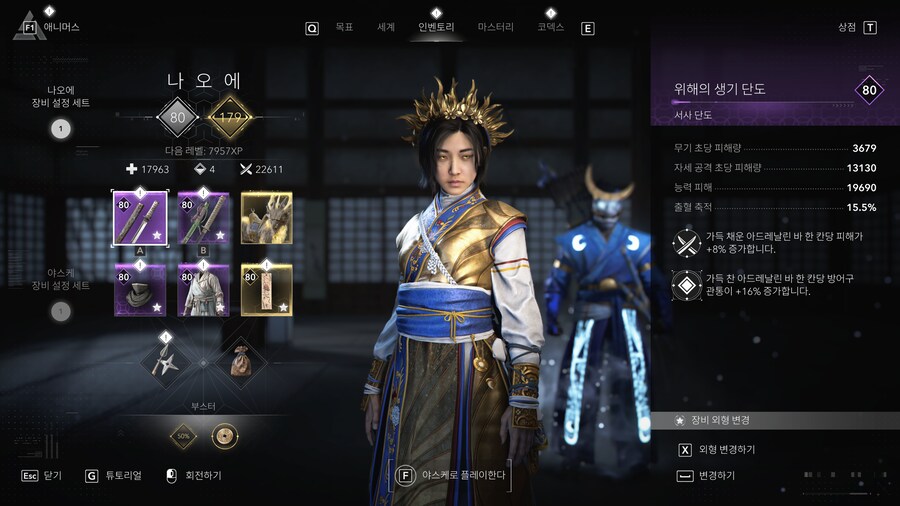Select the tanto weapon slot A
This screenshot has height=506, width=900.
(139, 218)
